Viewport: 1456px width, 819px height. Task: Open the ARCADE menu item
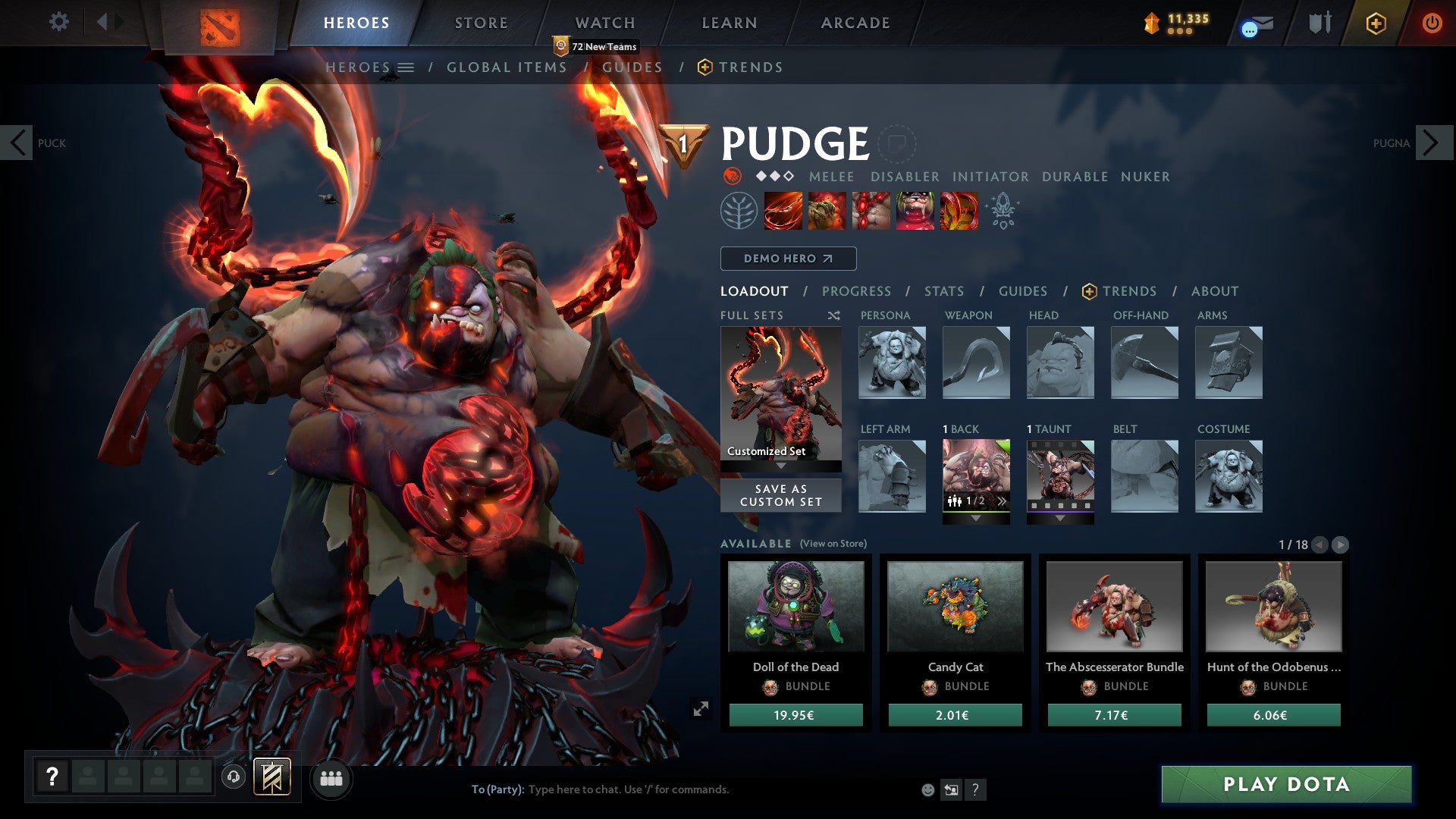(855, 22)
